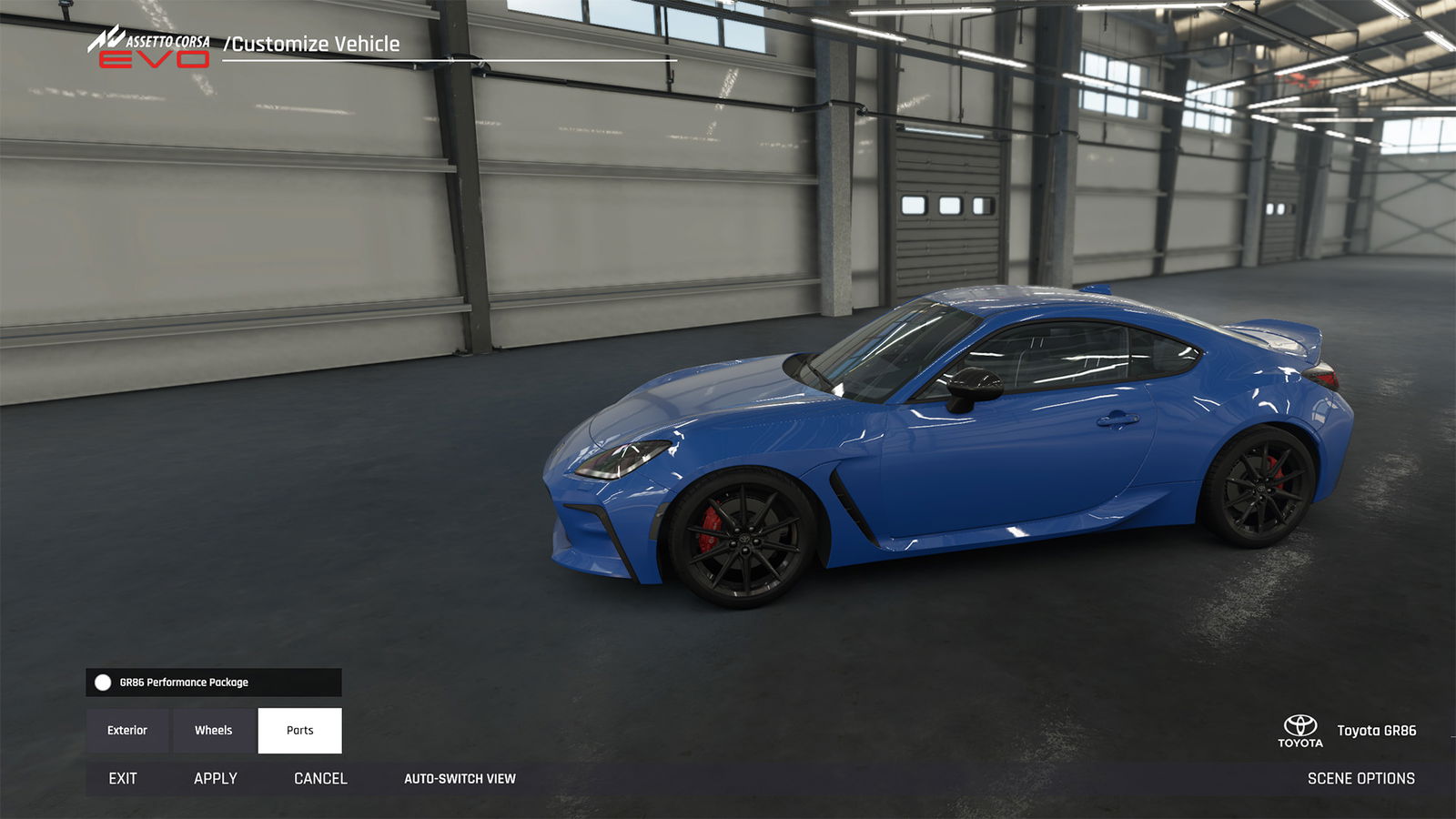
Task: Select the Parts tab
Action: (x=299, y=731)
